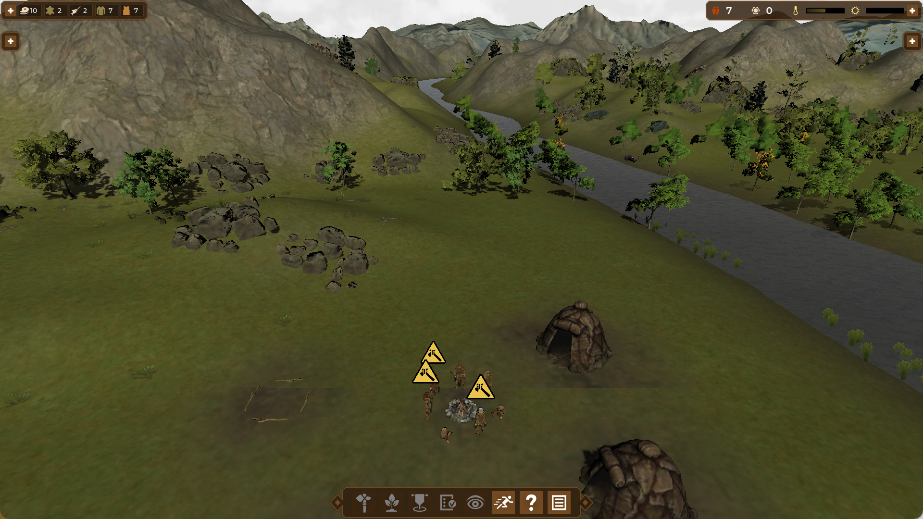Screen dimensions: 923x519
Task: Expand the population status bar's plus button
Action: coord(912,41)
